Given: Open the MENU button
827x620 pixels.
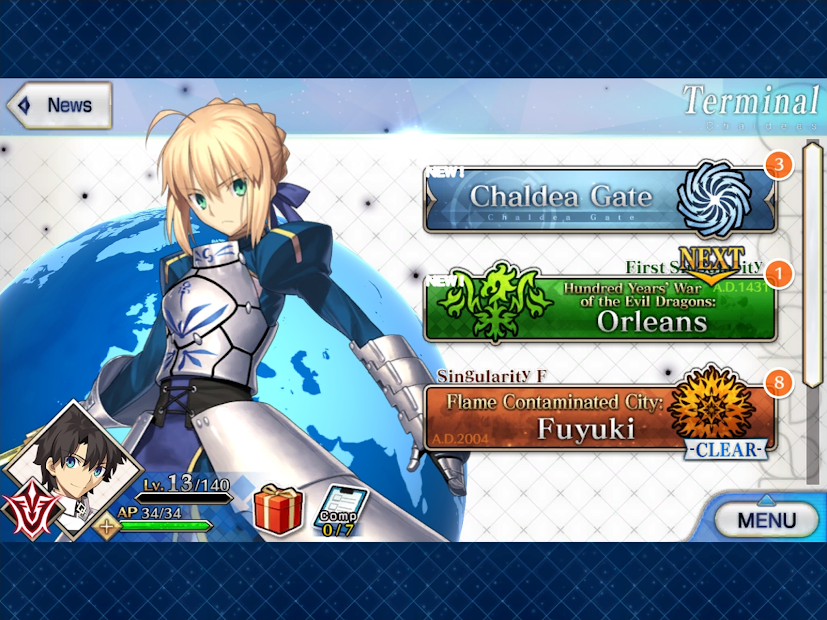Looking at the screenshot, I should (768, 519).
